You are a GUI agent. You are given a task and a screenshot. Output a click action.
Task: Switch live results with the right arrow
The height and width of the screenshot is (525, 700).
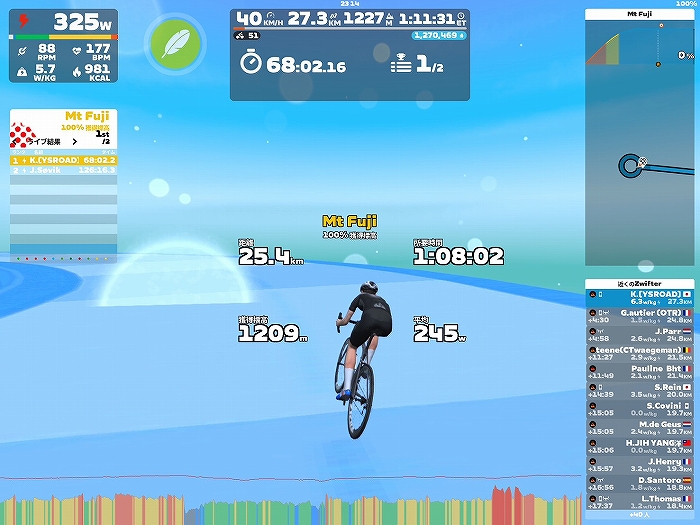[x=77, y=142]
